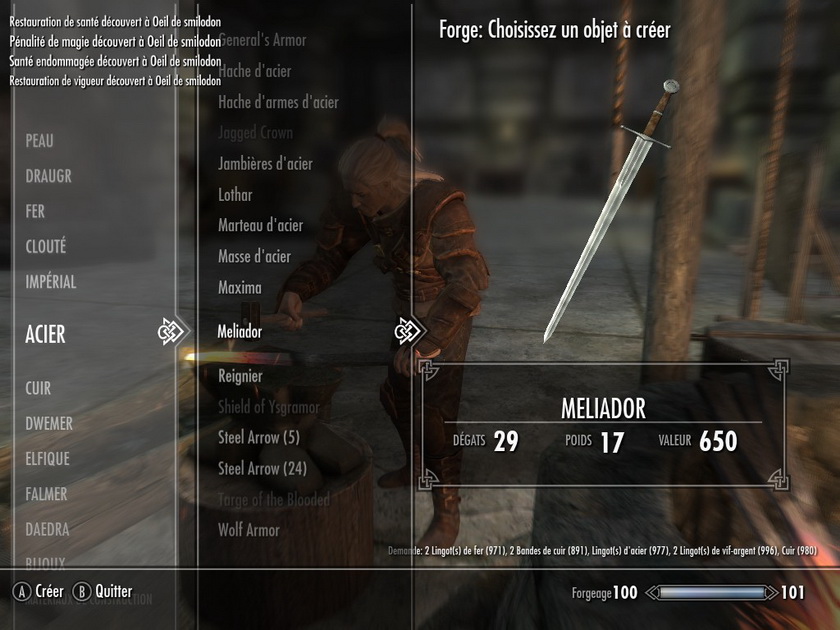Select the FALMER category
The image size is (840, 630).
coord(47,494)
